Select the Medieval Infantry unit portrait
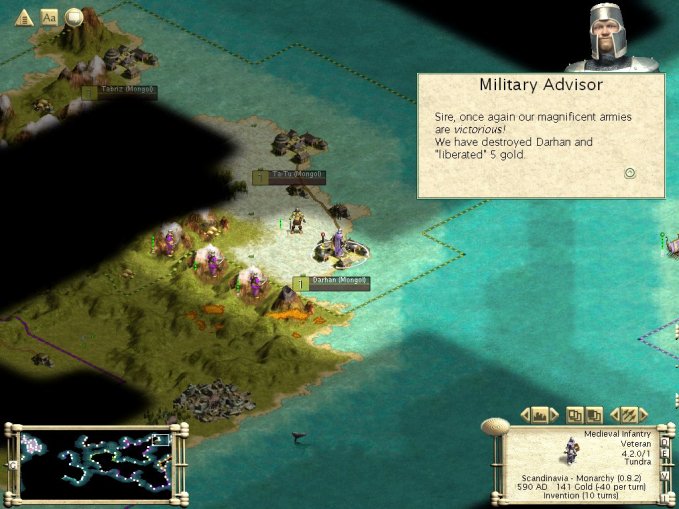 click(571, 451)
